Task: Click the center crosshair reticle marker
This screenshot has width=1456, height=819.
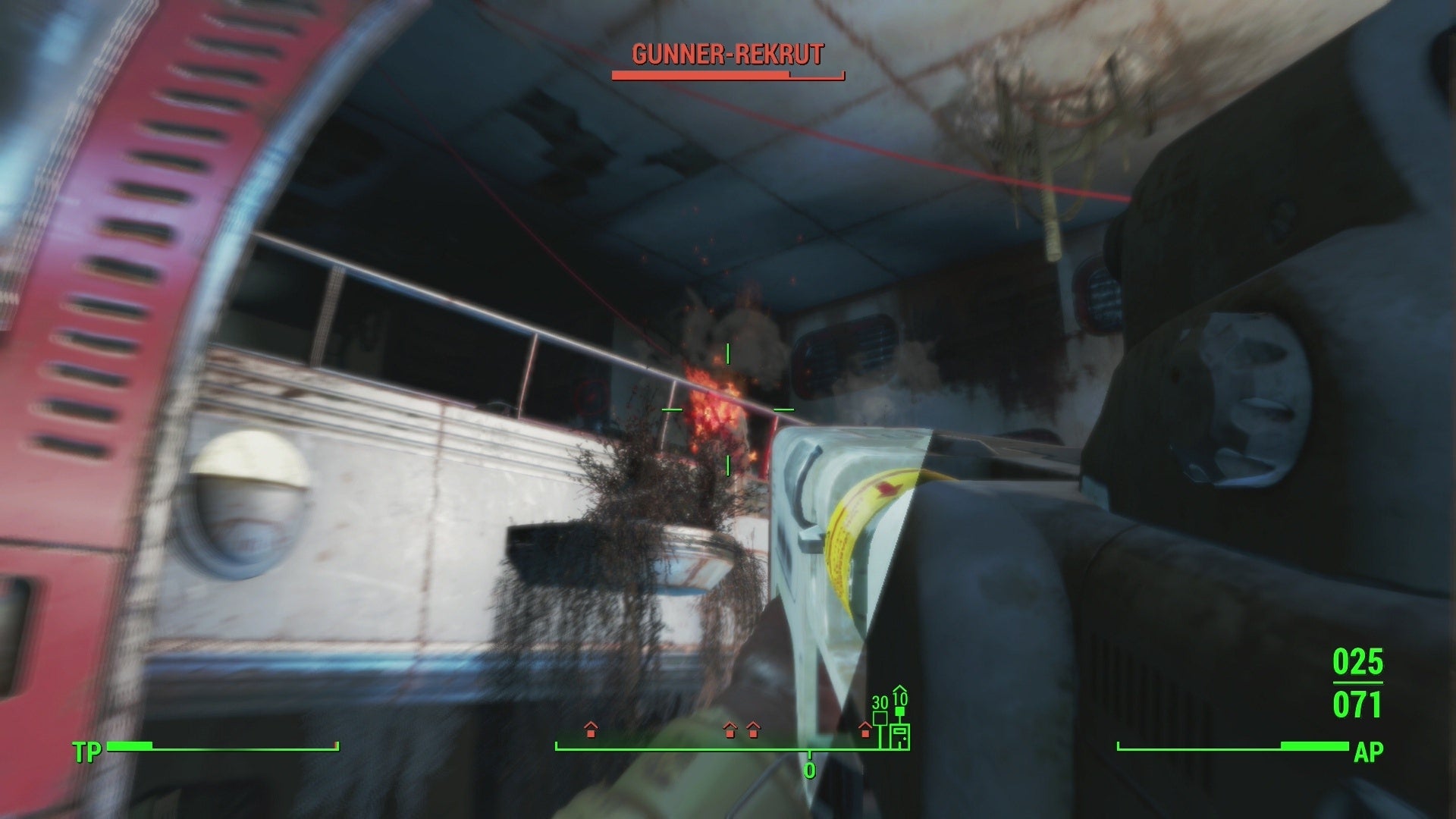Action: 727,409
